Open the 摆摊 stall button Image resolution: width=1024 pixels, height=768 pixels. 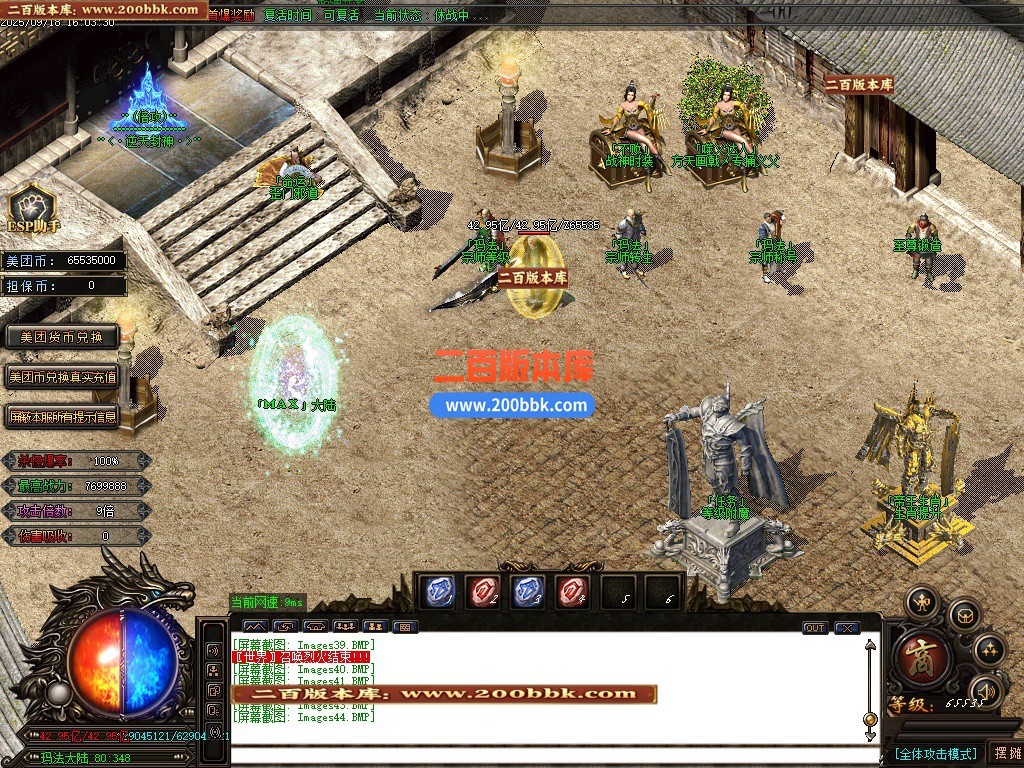pos(1005,753)
